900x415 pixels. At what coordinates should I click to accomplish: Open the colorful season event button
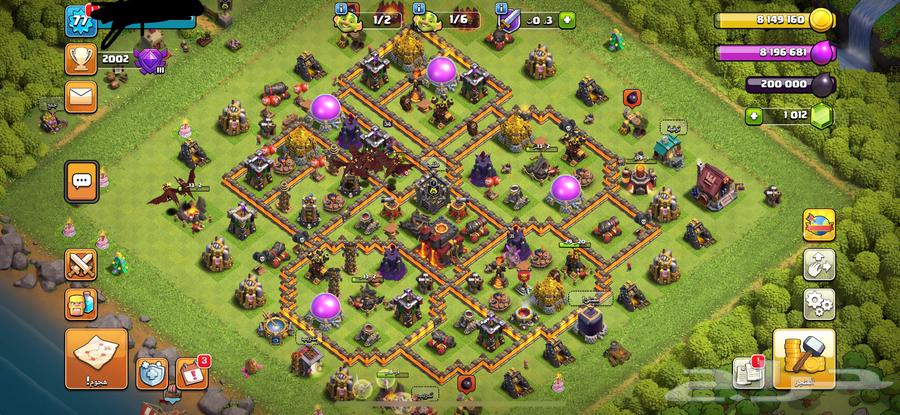pyautogui.click(x=819, y=225)
